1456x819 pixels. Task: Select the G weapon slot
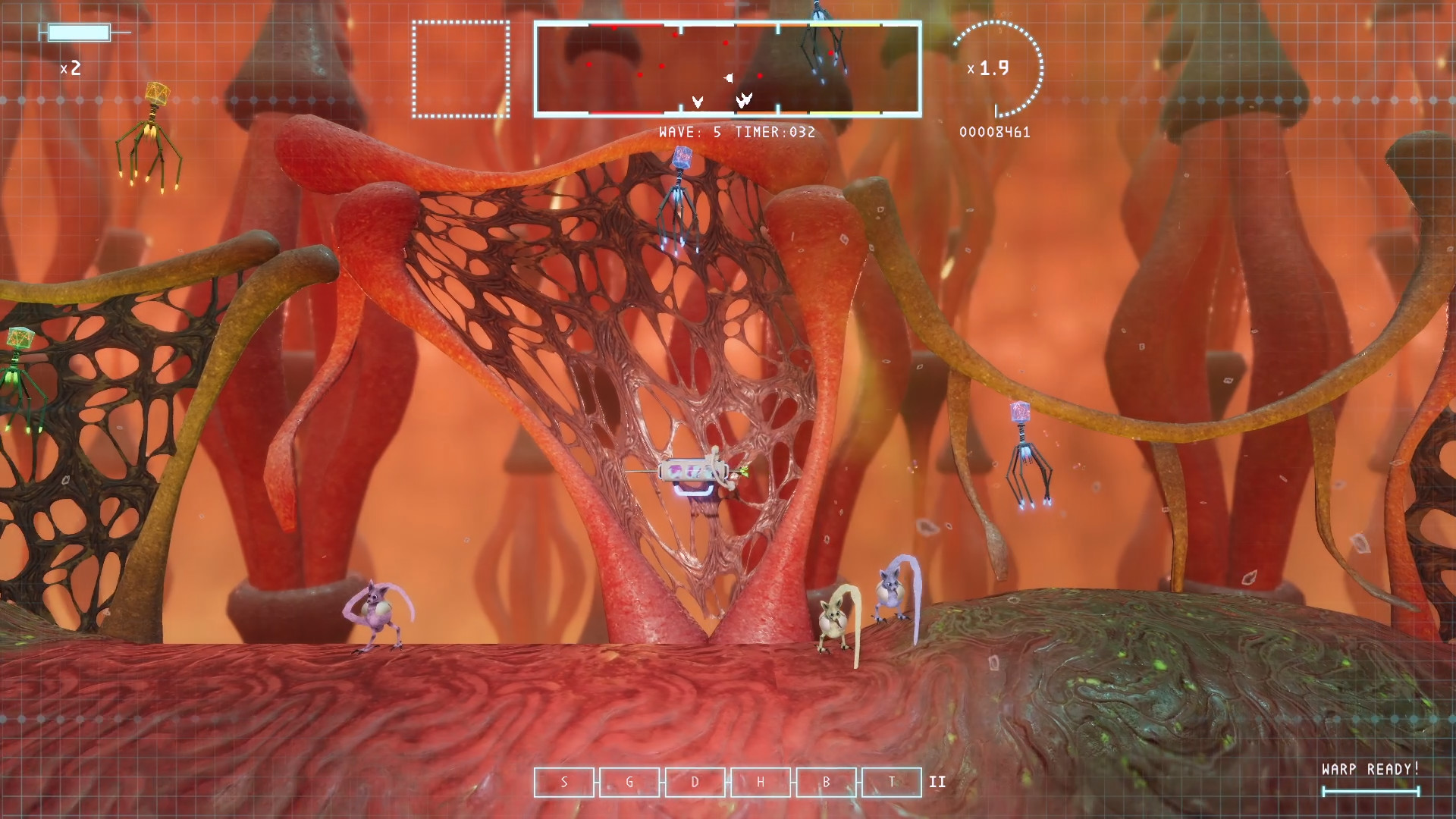[629, 782]
